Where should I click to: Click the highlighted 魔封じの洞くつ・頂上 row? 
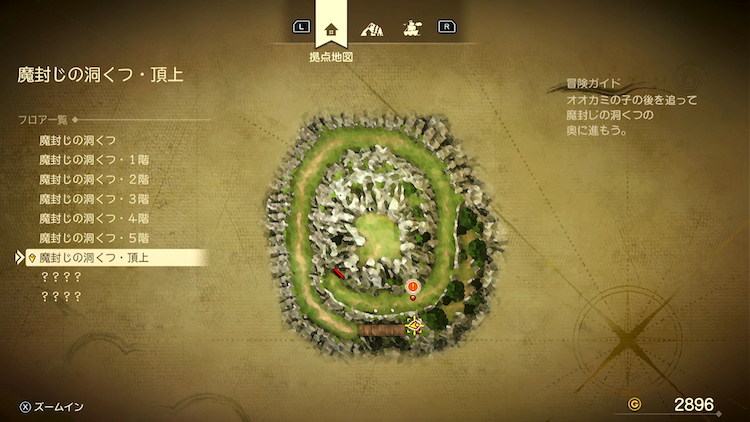coord(100,258)
